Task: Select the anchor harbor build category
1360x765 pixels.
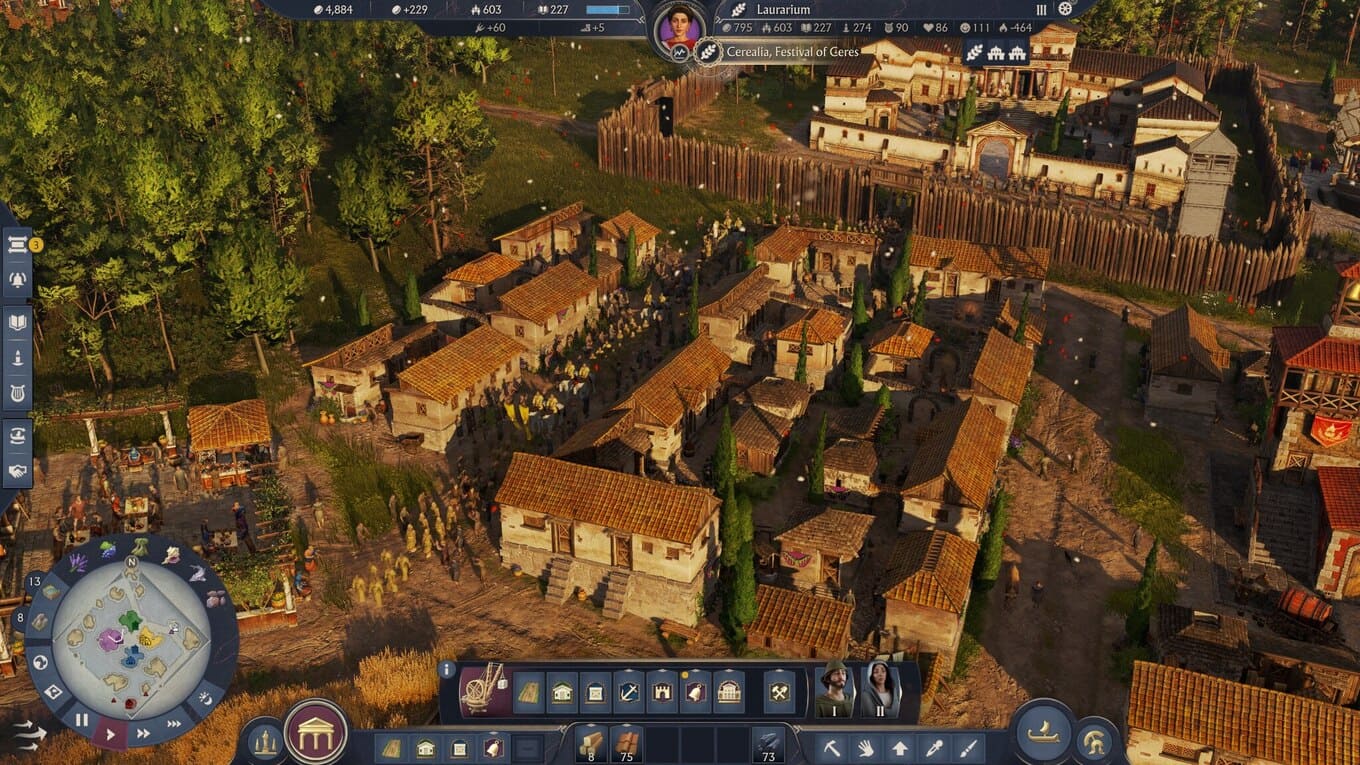Action: (x=629, y=692)
